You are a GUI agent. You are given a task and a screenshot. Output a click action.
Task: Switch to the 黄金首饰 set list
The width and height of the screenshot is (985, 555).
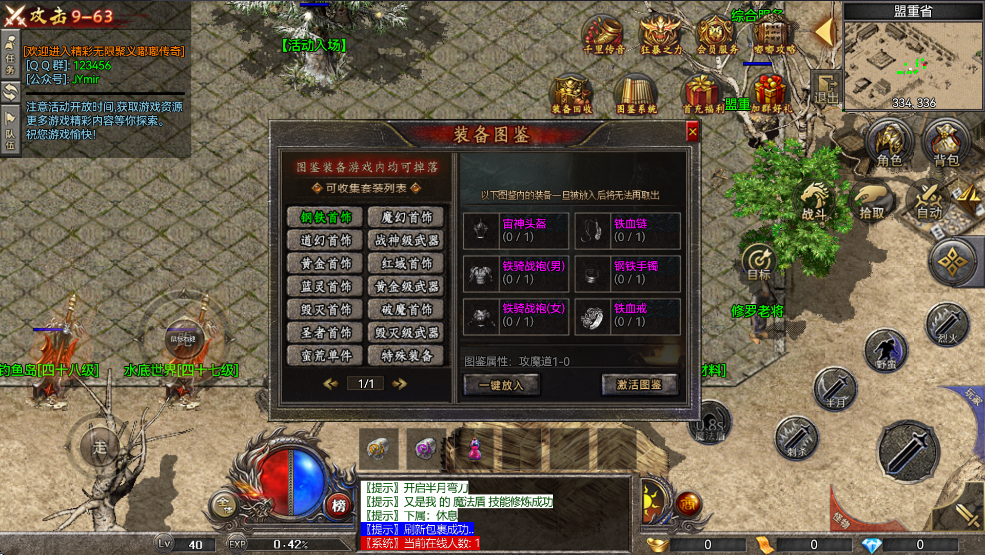tap(326, 263)
